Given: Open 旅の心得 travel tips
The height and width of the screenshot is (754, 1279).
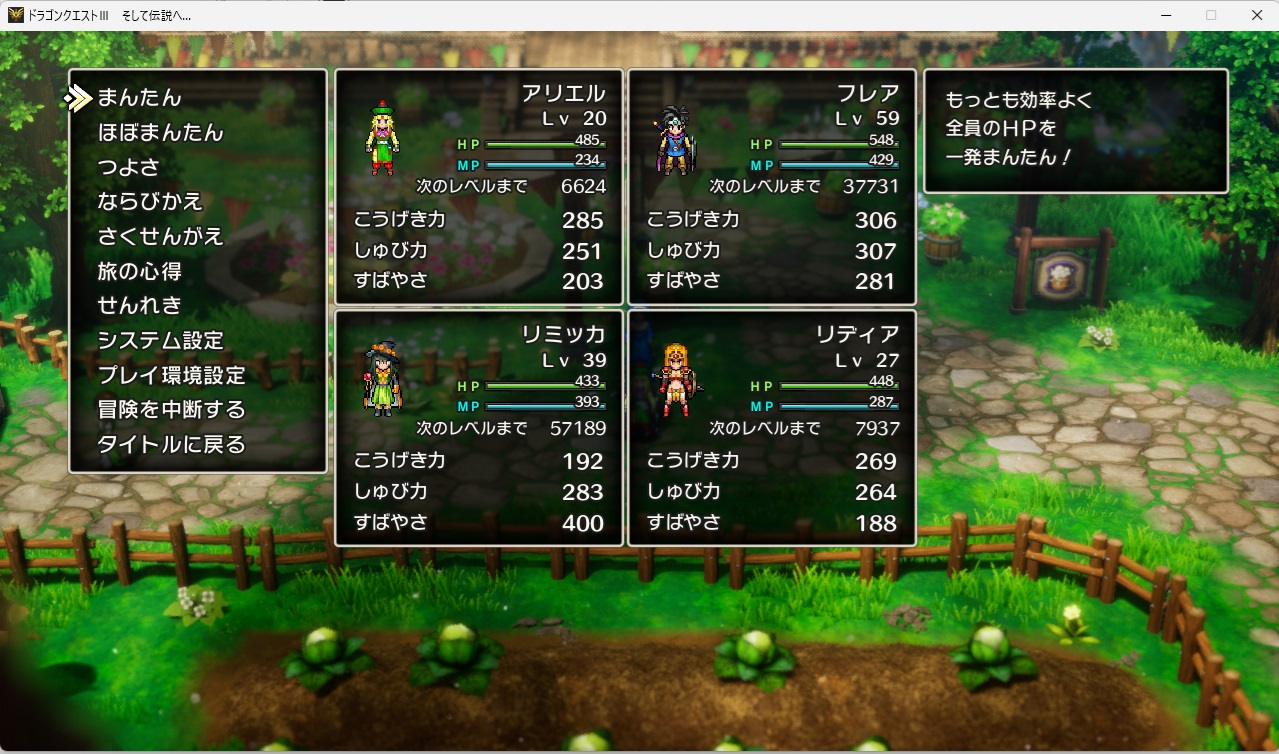Looking at the screenshot, I should (139, 271).
